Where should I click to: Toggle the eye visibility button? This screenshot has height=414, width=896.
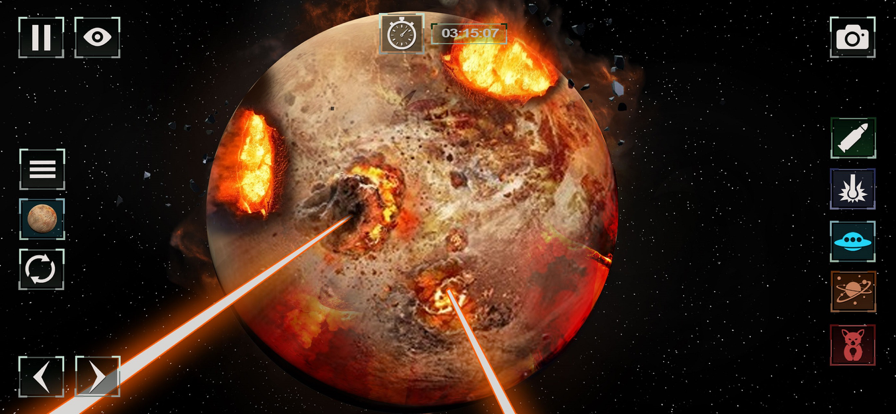point(97,38)
